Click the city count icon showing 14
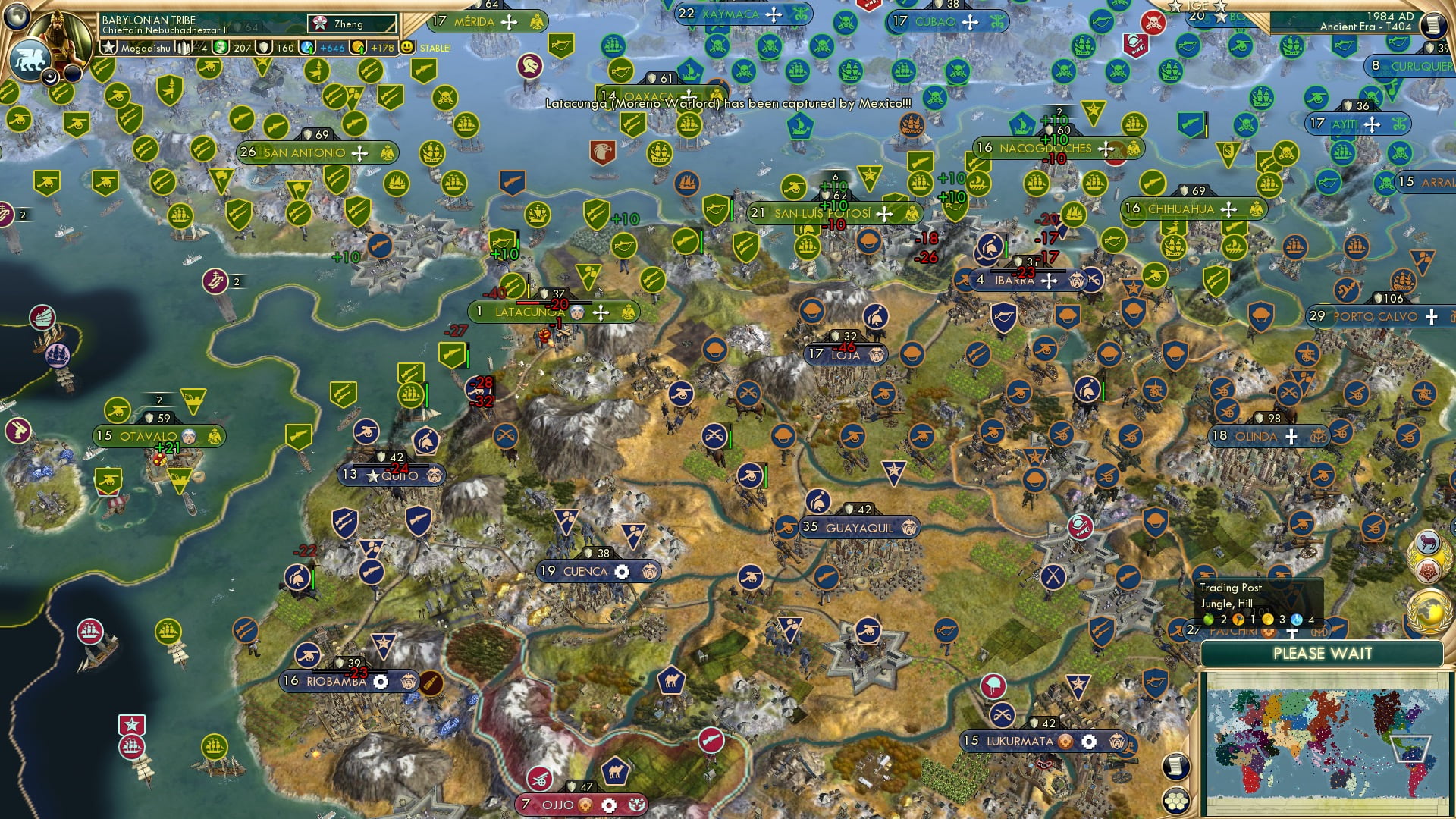This screenshot has height=819, width=1456. coord(184,48)
